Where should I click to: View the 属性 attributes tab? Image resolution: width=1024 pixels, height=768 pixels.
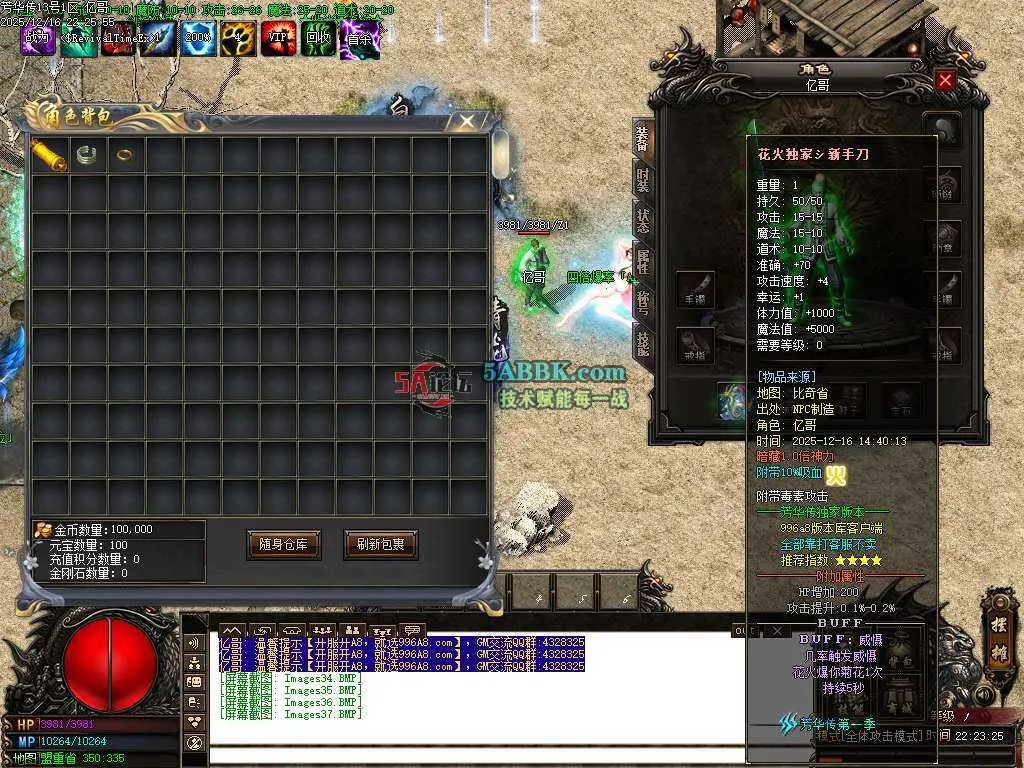click(x=643, y=260)
